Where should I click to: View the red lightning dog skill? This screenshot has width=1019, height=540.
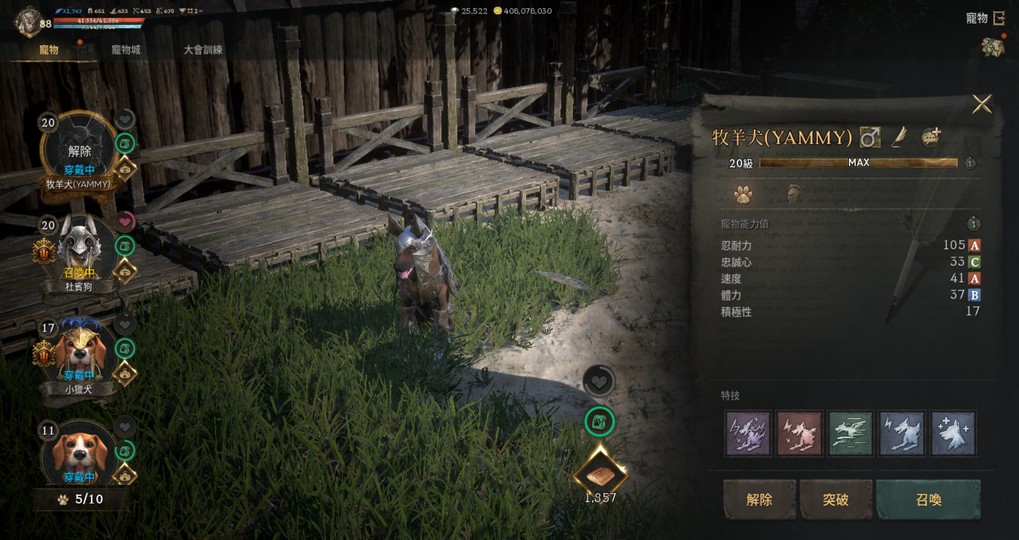(x=800, y=433)
